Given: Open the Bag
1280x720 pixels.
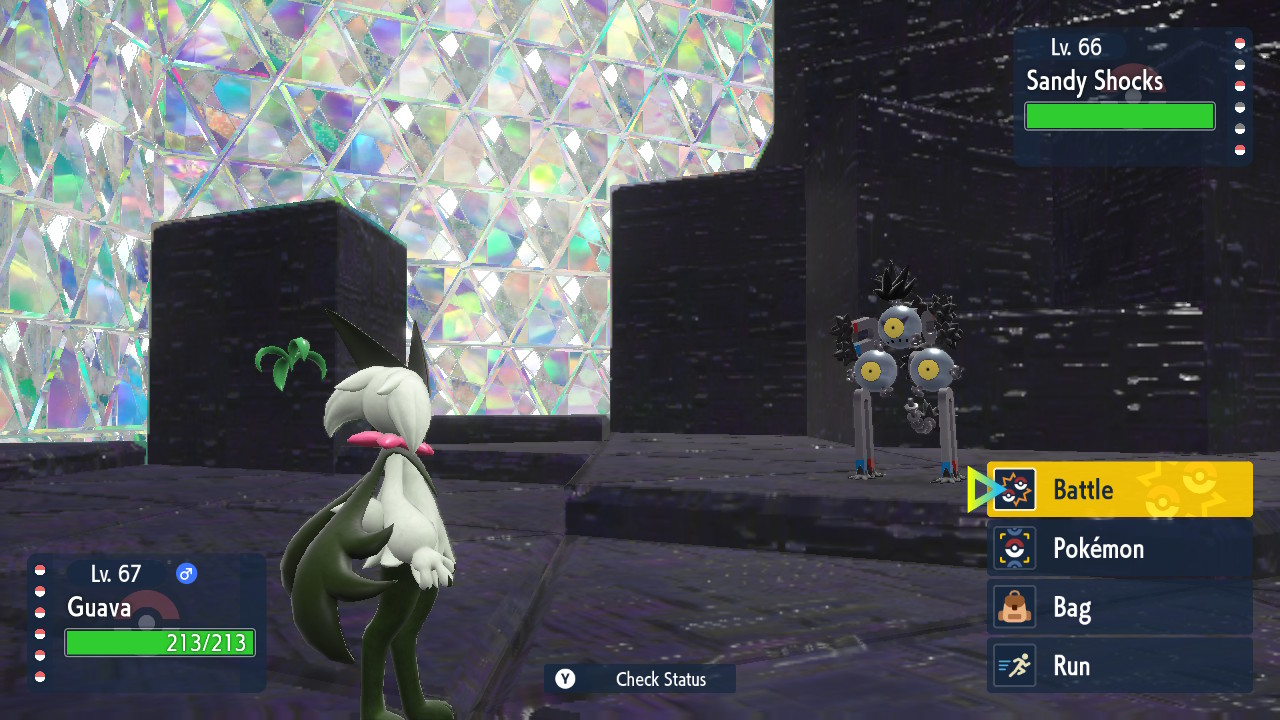Looking at the screenshot, I should coord(1120,607).
